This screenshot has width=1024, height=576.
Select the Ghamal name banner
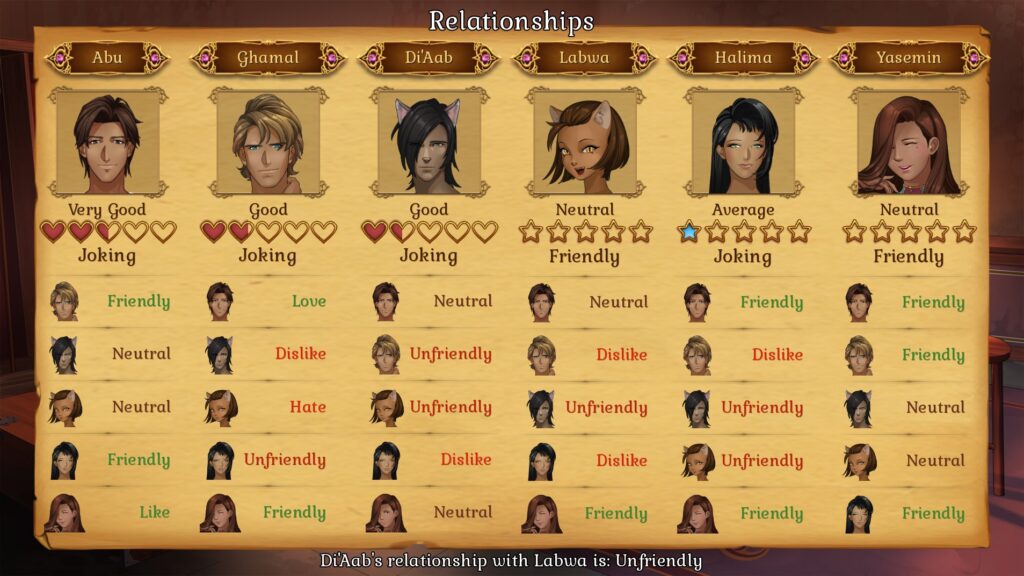coord(268,57)
